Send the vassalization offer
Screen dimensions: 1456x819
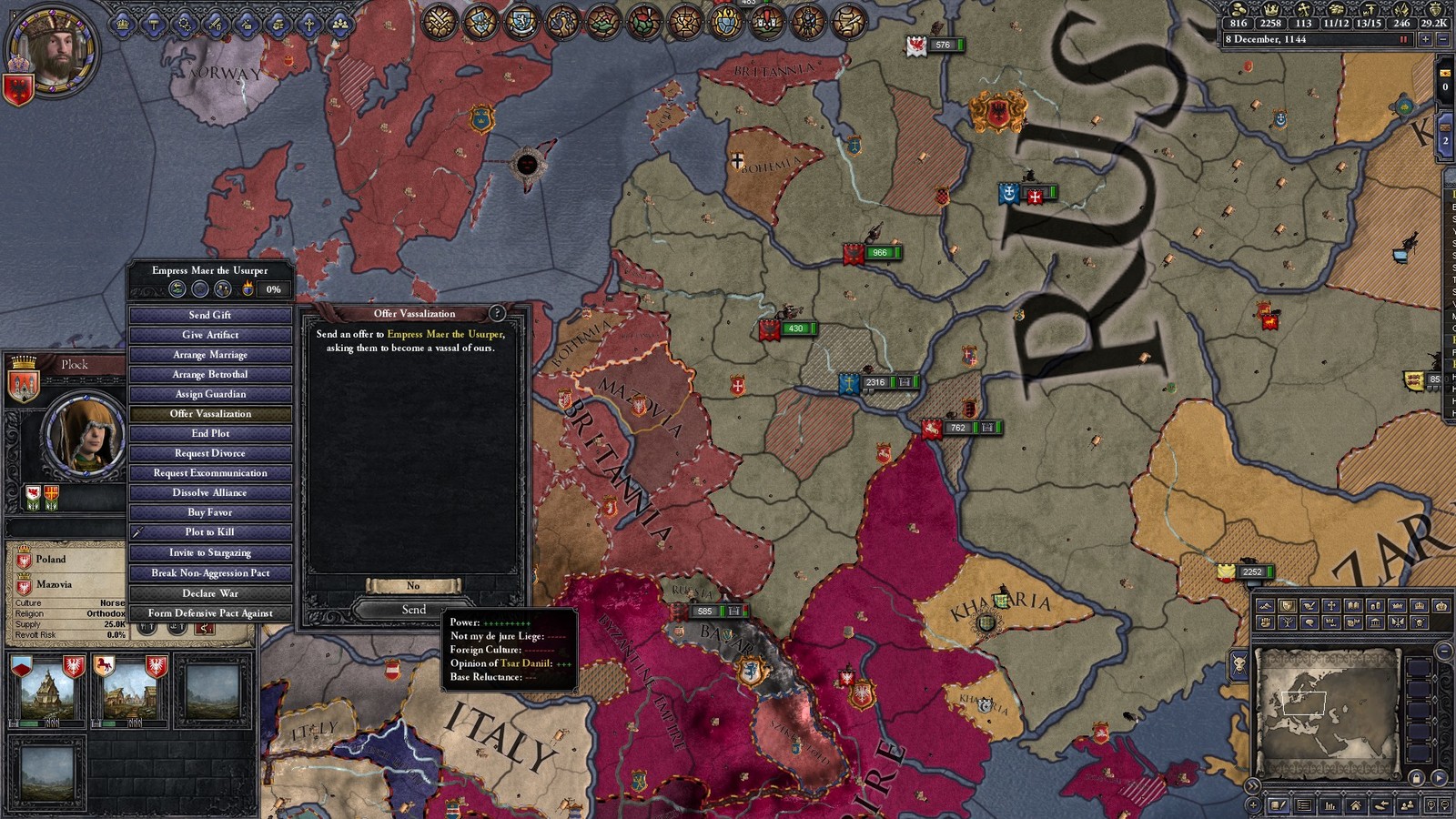tap(414, 609)
